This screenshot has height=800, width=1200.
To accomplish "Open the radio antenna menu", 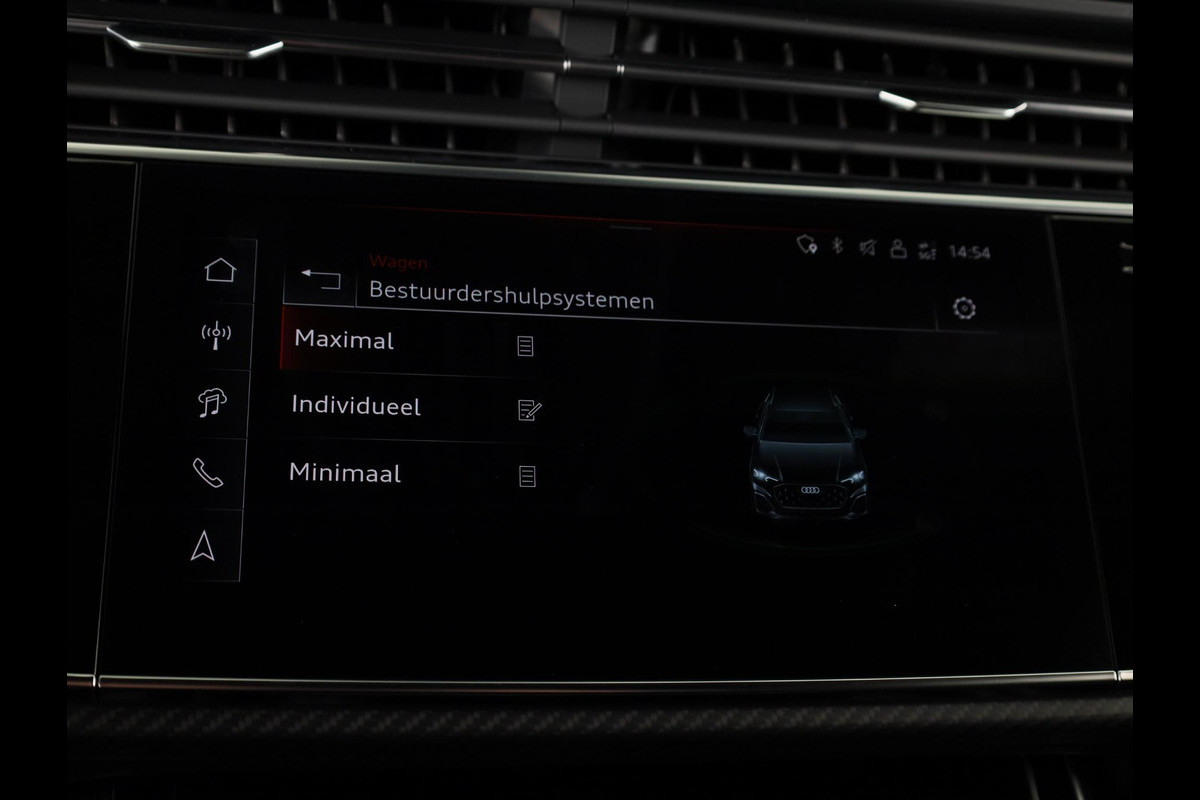I will coord(216,336).
